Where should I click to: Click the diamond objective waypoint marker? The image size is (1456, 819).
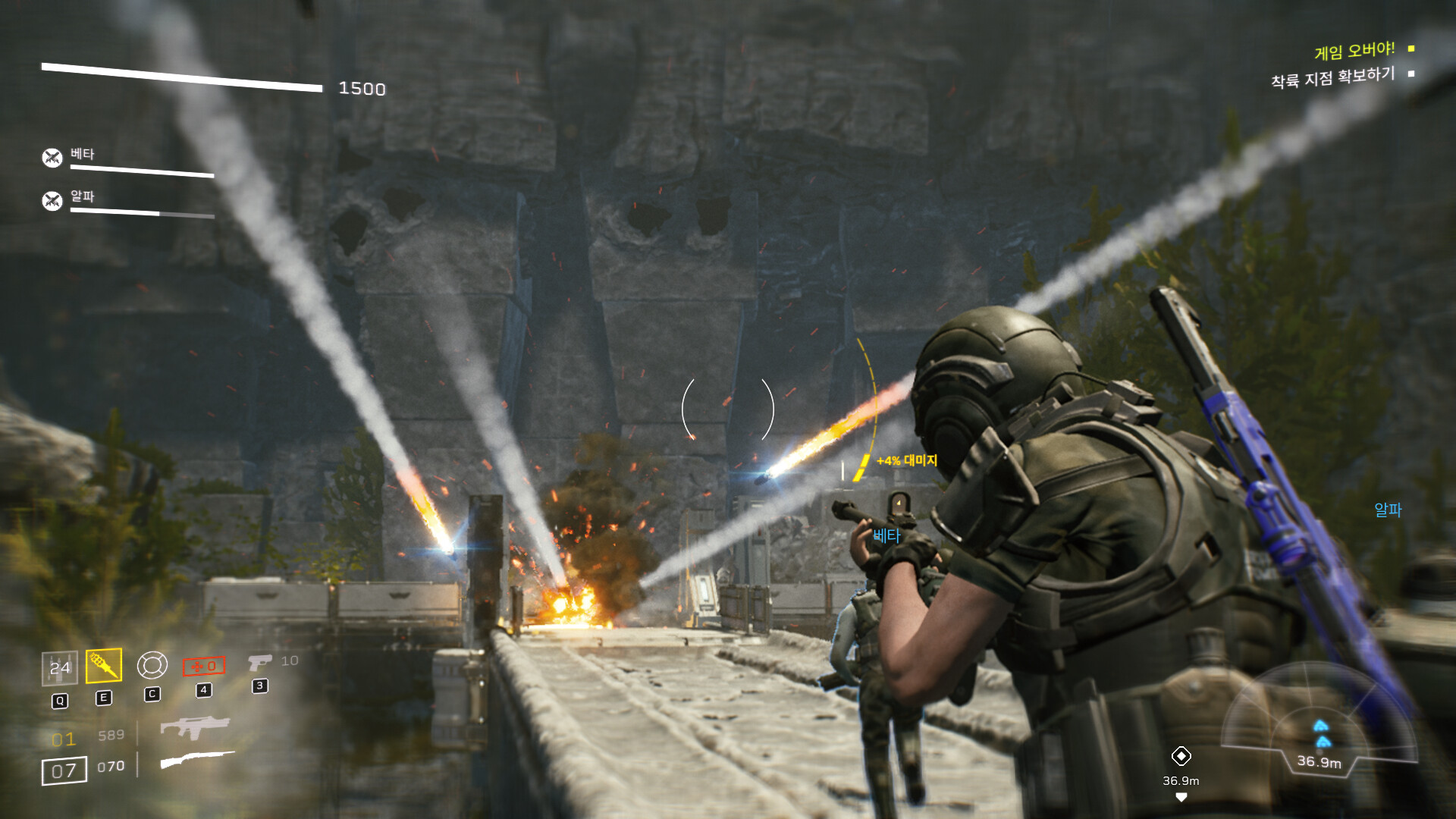coord(1181,756)
